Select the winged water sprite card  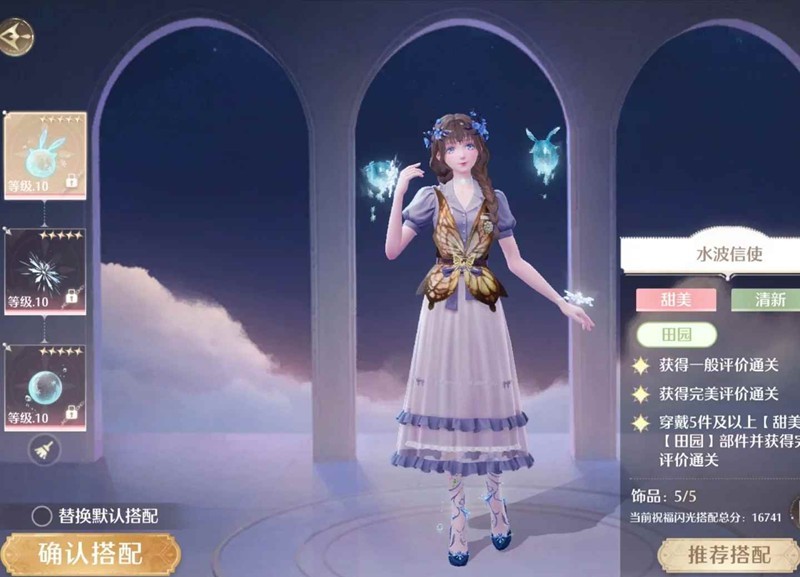coord(46,155)
